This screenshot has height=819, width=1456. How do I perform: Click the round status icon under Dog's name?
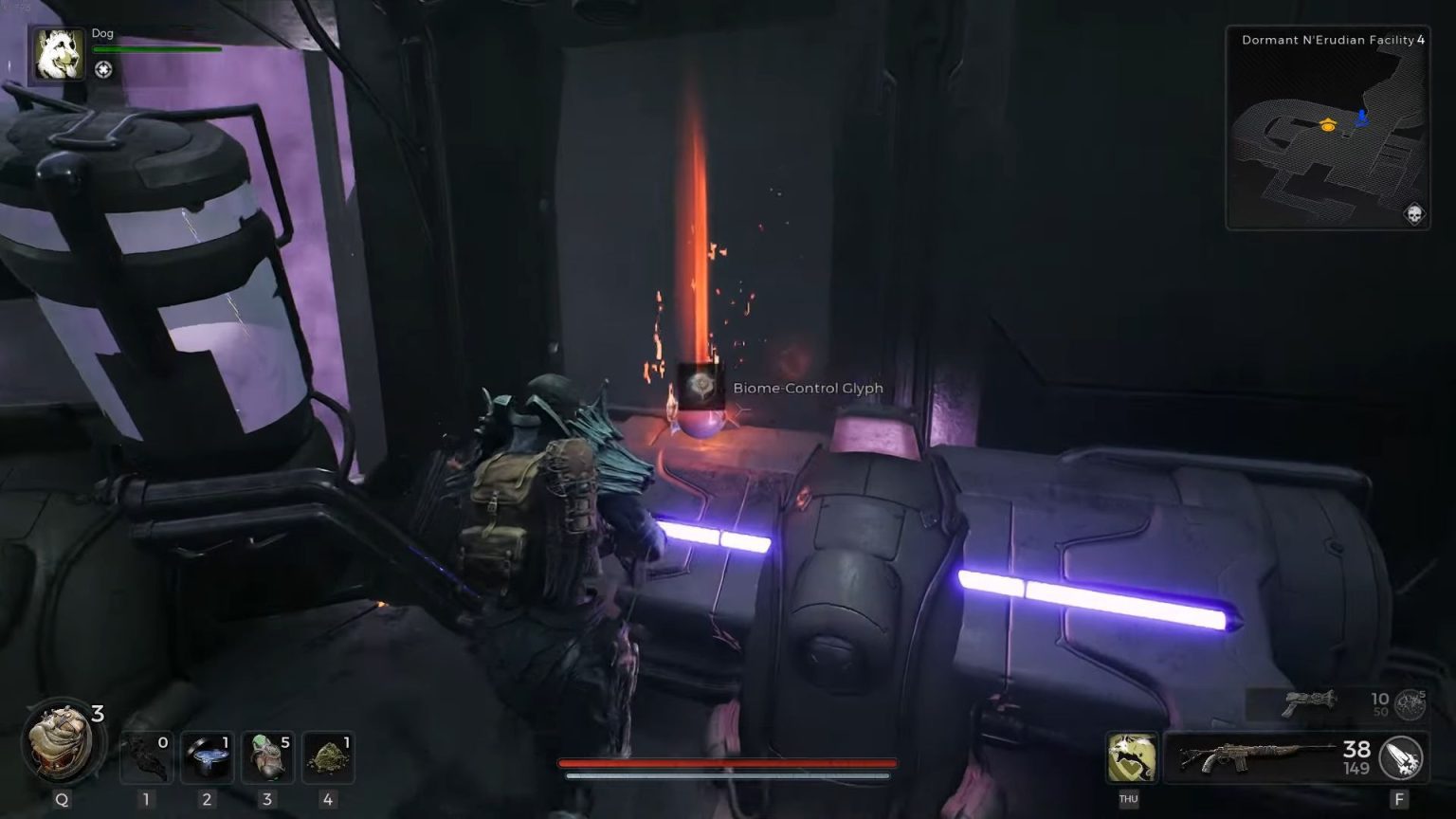[103, 69]
